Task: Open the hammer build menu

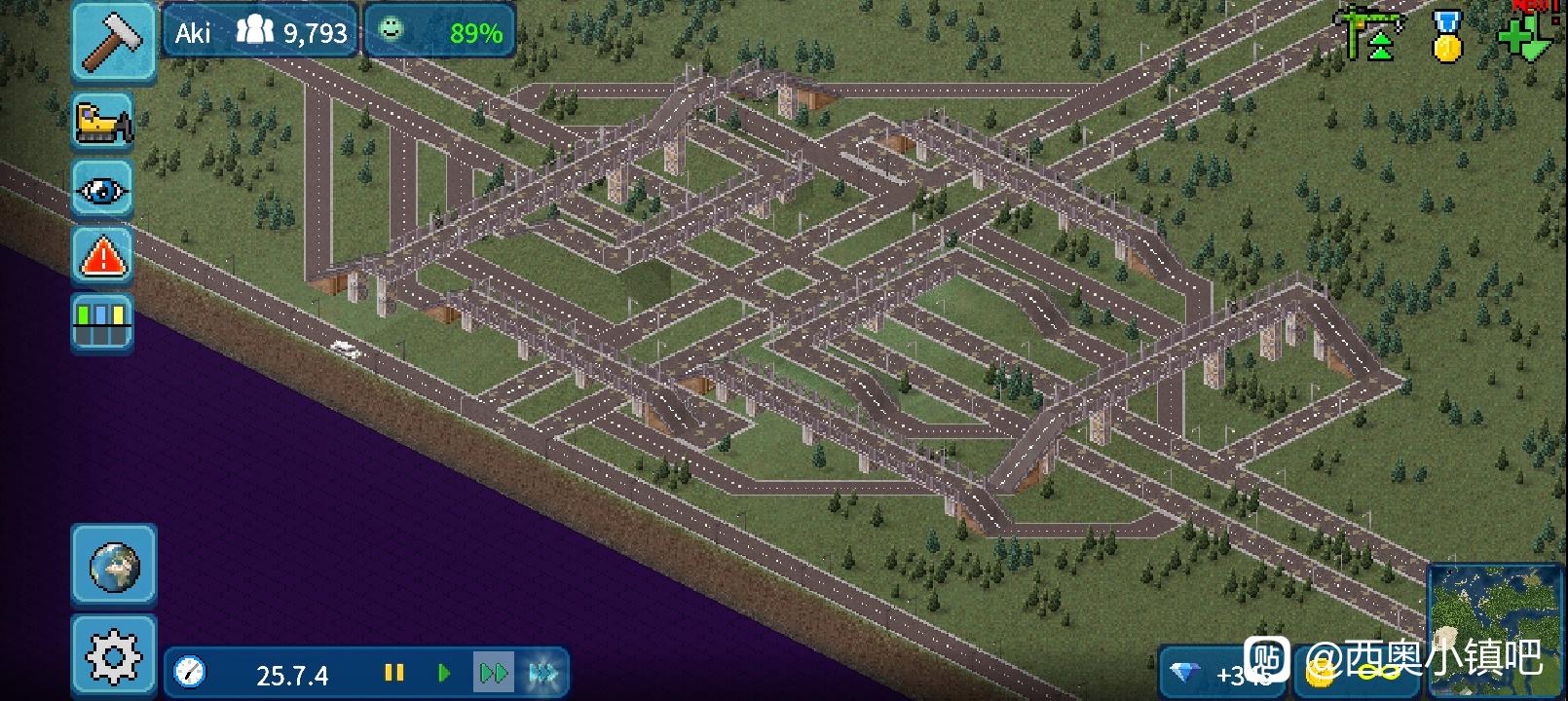Action: (x=113, y=41)
